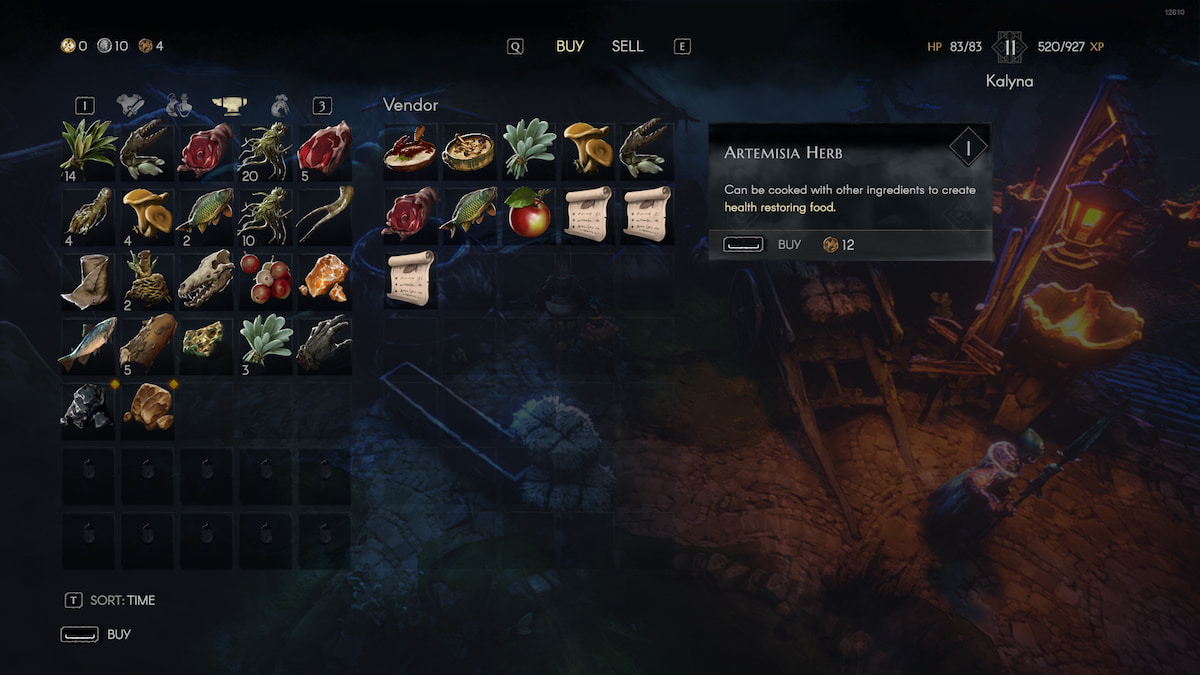
Task: Choose the wood log stack of 5
Action: 147,343
